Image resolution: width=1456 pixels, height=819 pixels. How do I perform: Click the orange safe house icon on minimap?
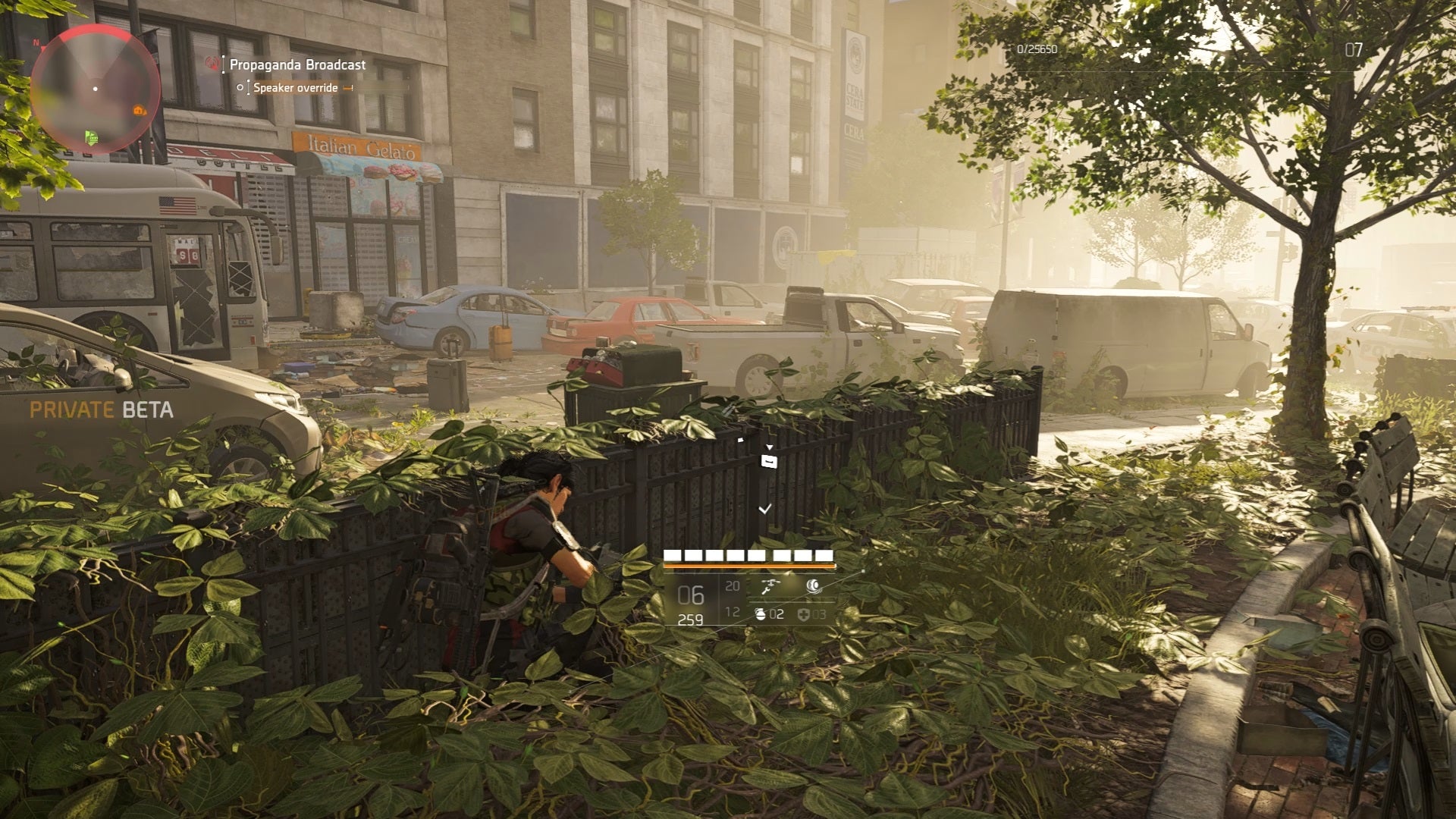(x=139, y=110)
